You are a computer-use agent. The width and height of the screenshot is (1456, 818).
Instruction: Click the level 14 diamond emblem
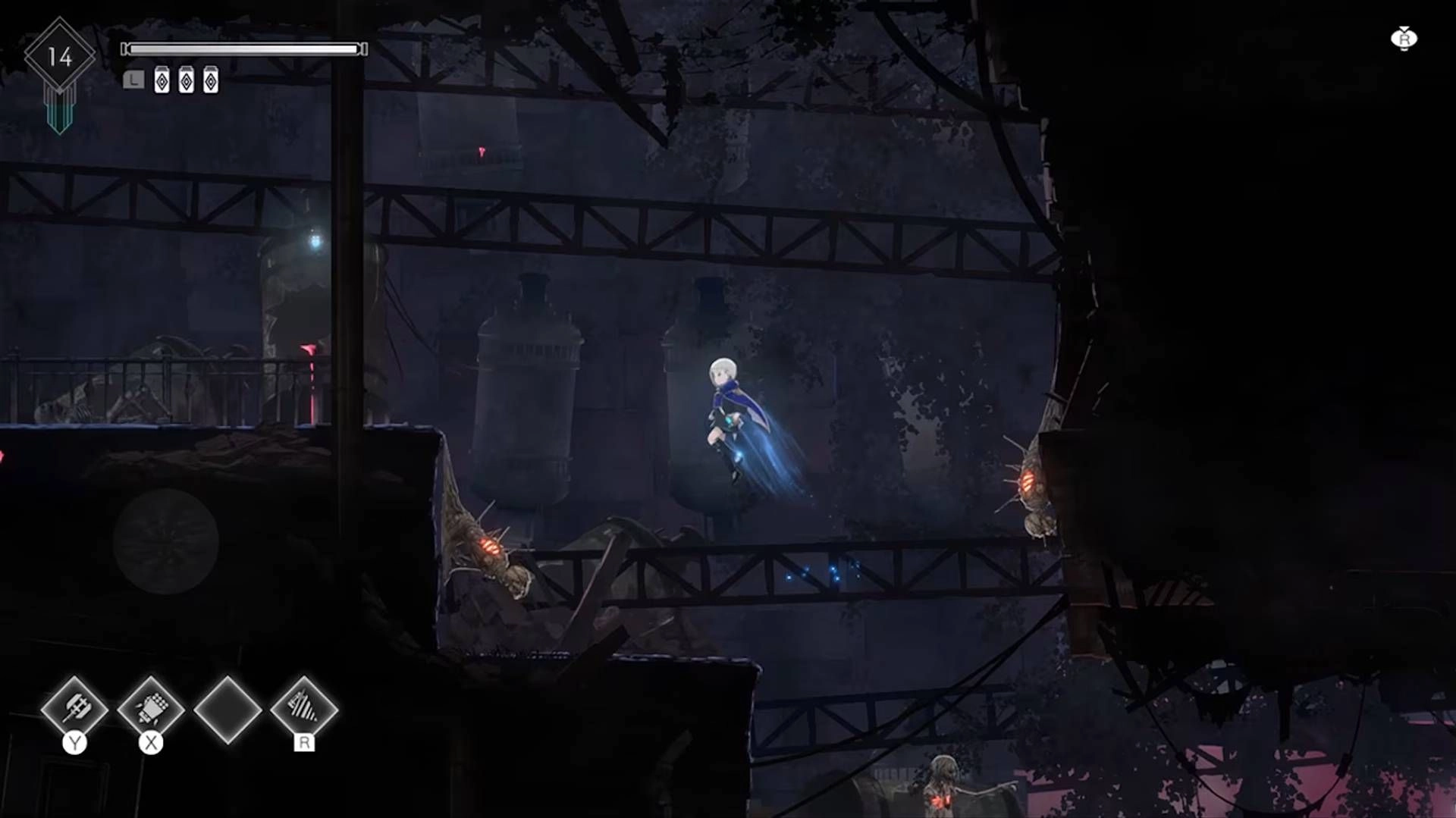61,55
